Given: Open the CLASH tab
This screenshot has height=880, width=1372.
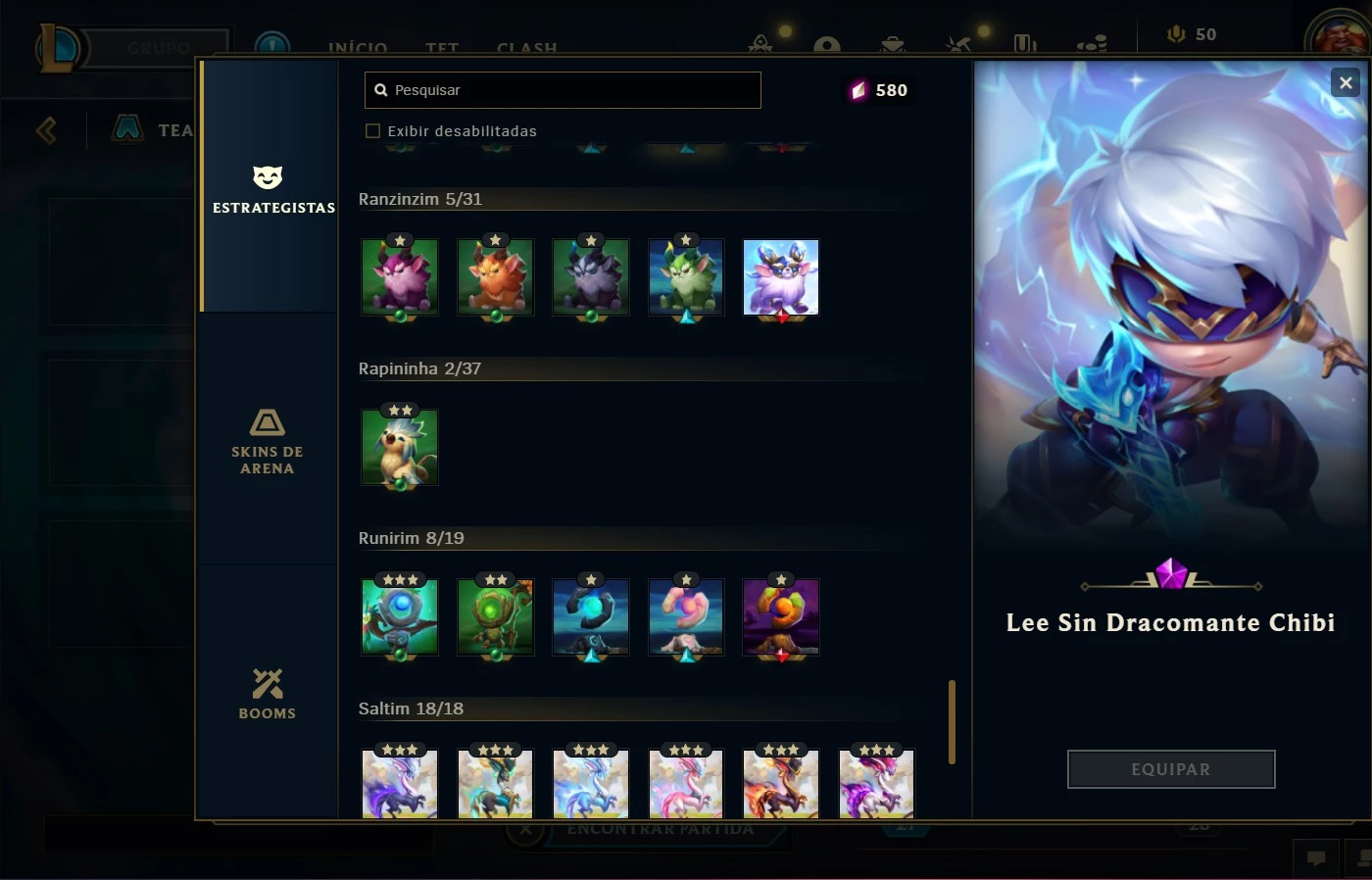Looking at the screenshot, I should coord(526,47).
